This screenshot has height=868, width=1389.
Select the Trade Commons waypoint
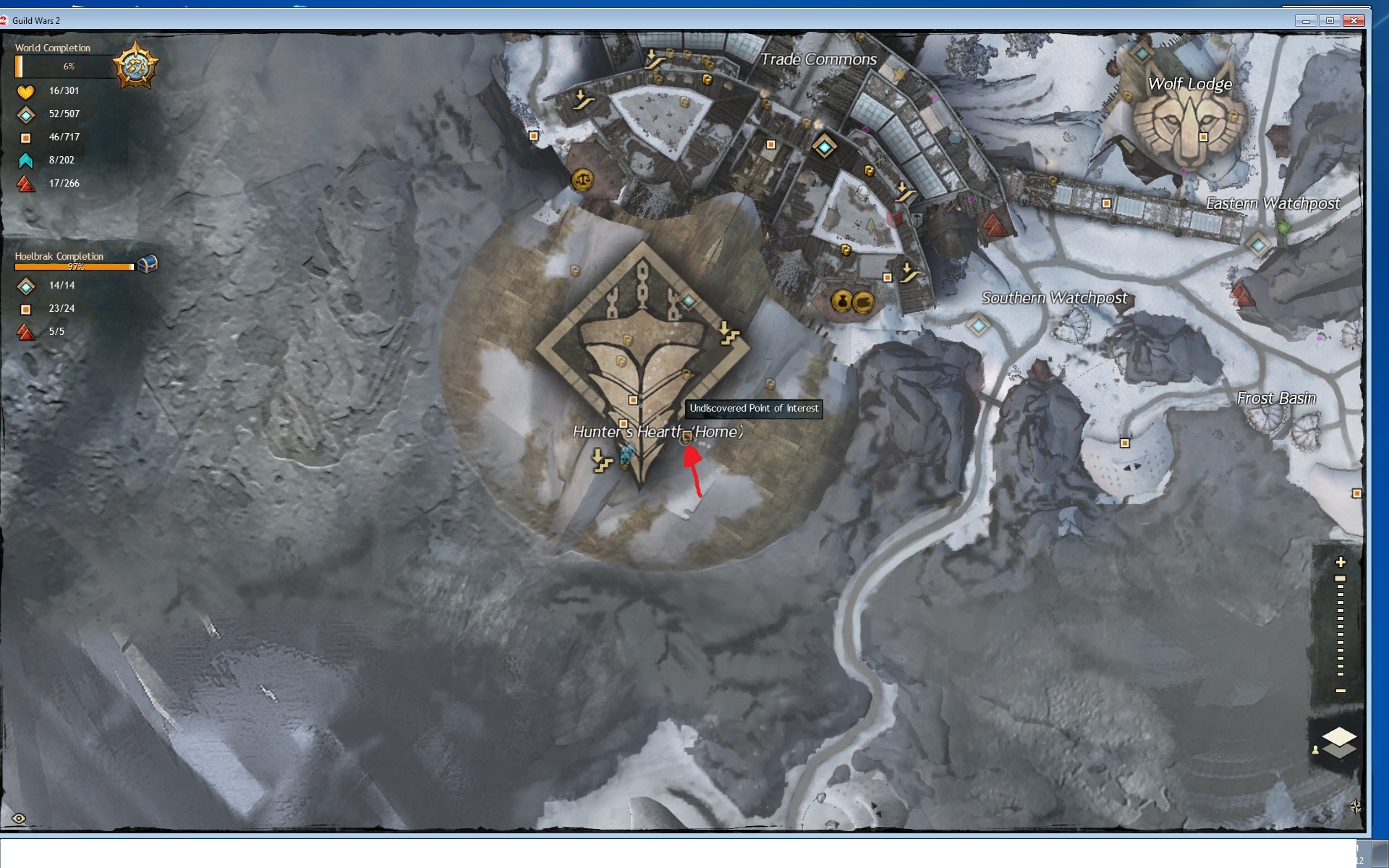tap(824, 147)
